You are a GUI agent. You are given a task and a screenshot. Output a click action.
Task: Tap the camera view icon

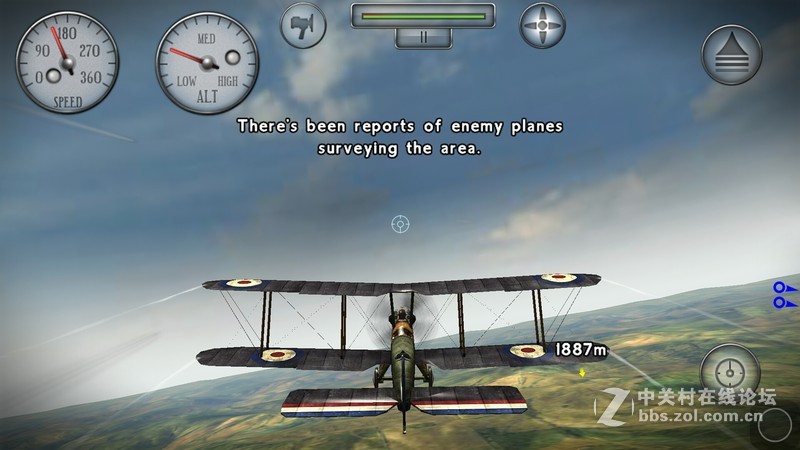304,25
